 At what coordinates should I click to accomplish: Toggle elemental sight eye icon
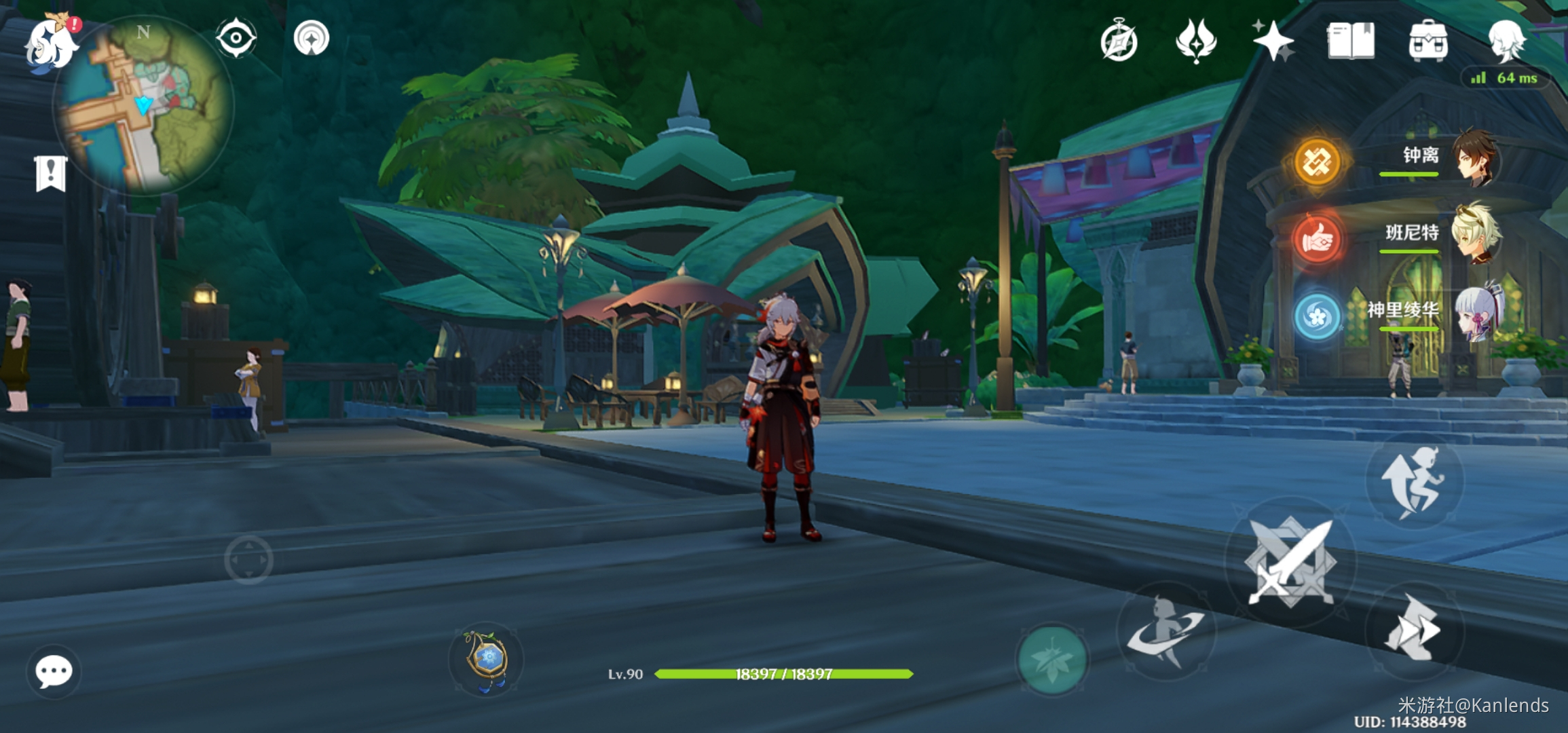tap(236, 38)
